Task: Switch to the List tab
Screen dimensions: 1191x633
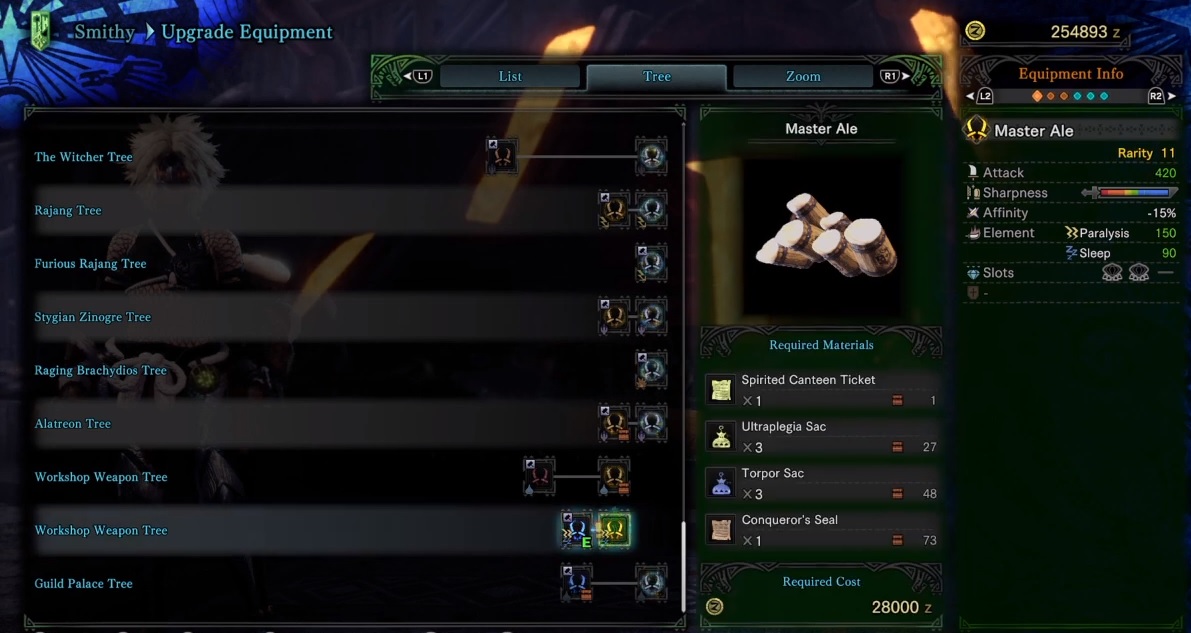Action: click(510, 77)
